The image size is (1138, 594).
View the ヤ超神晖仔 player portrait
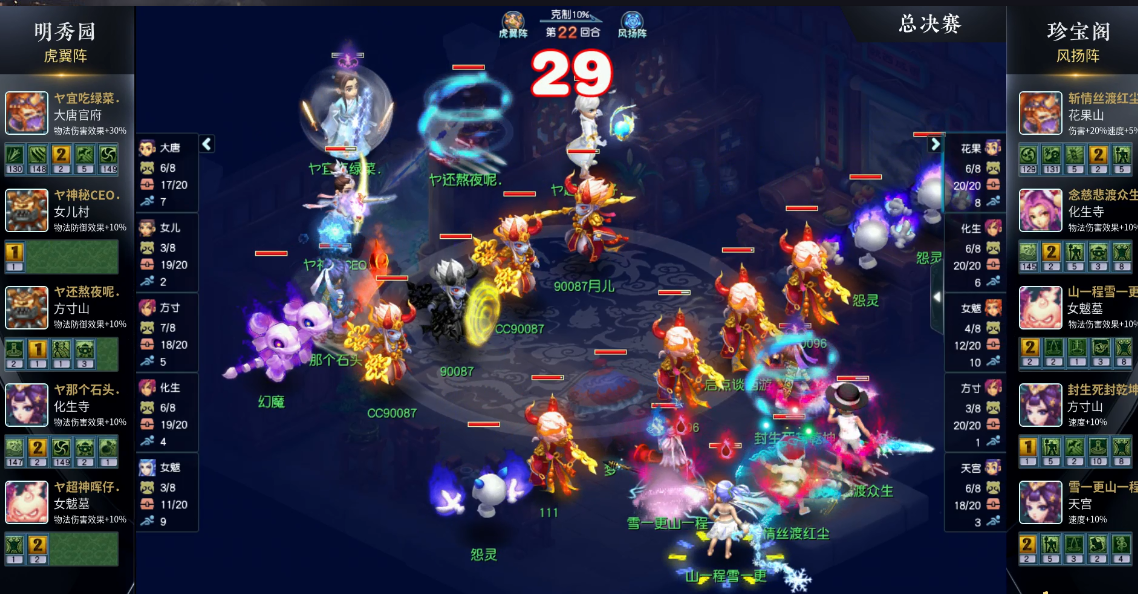coord(26,501)
